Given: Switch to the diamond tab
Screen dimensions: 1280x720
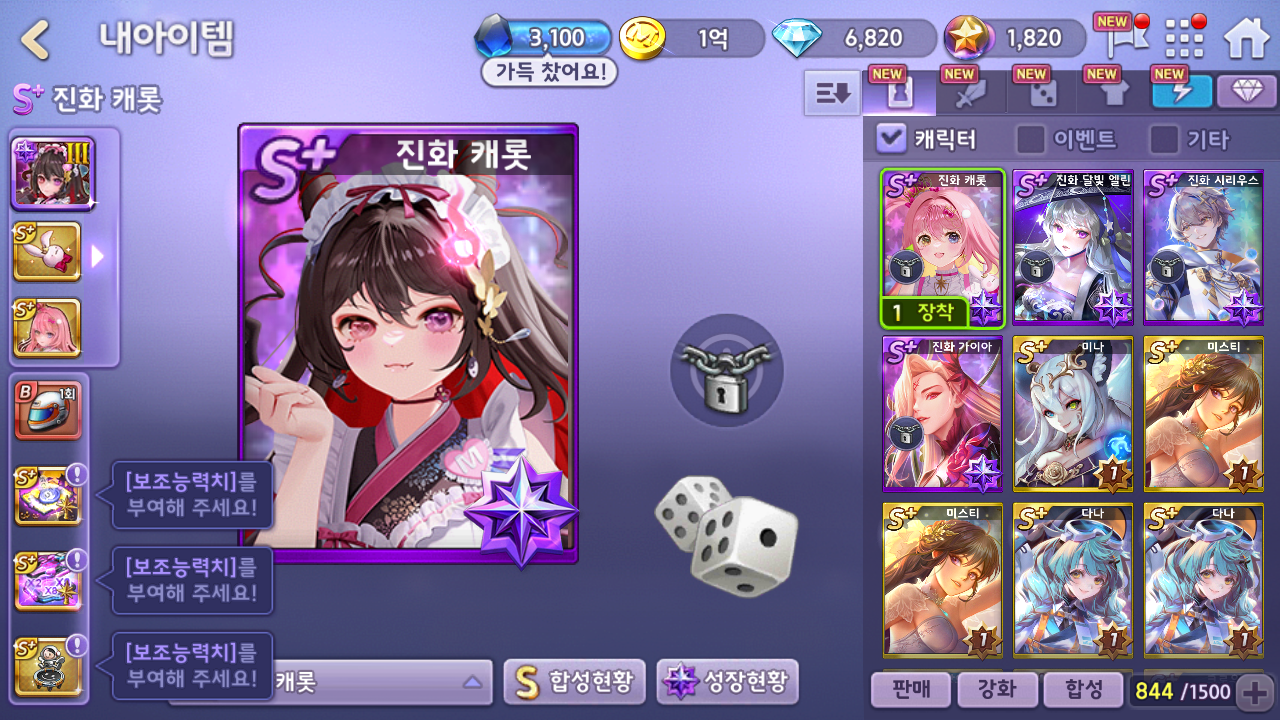Looking at the screenshot, I should [1246, 92].
